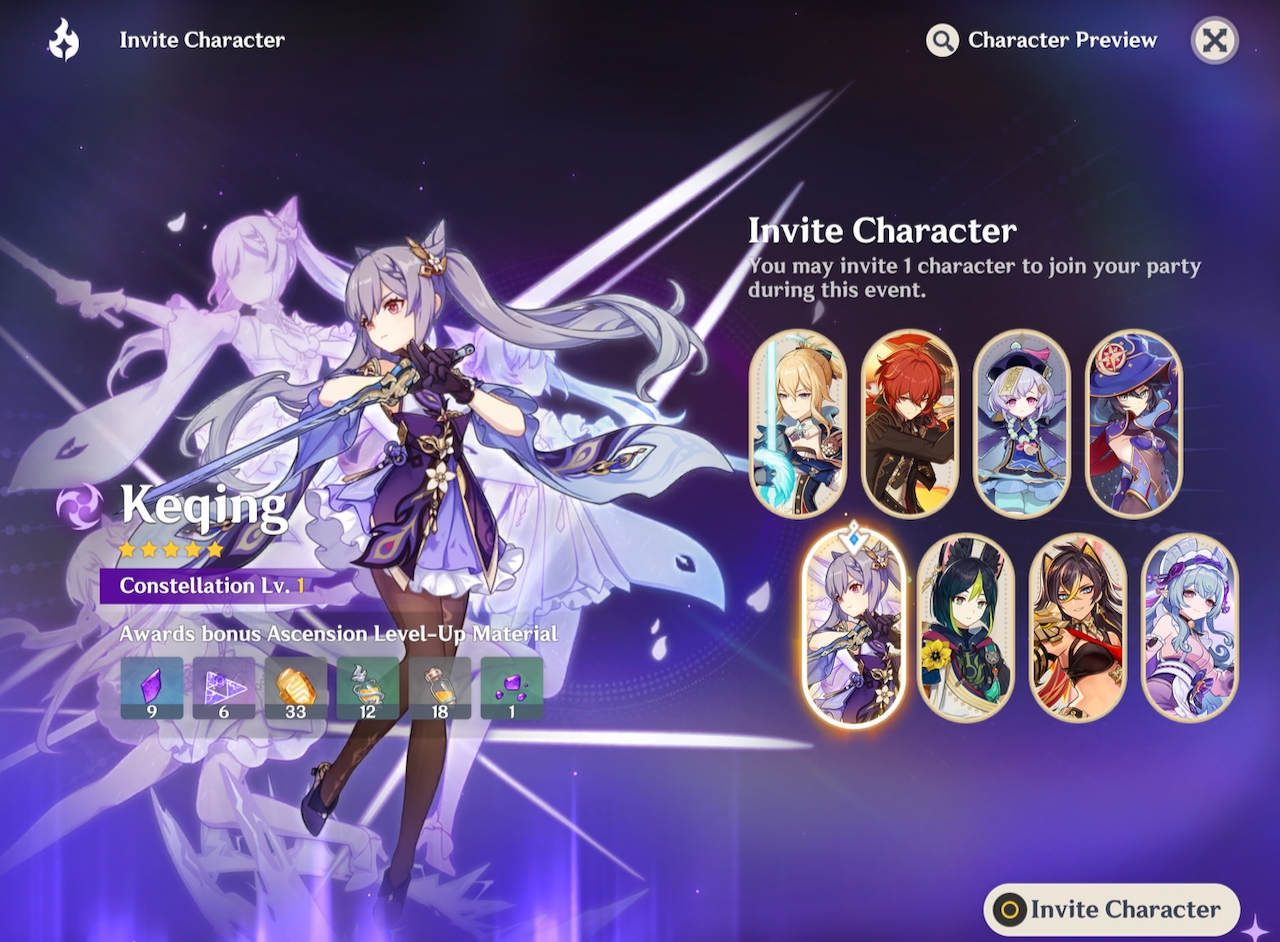Check the purple crystal fragments reward with 1
The width and height of the screenshot is (1280, 942).
pos(512,687)
